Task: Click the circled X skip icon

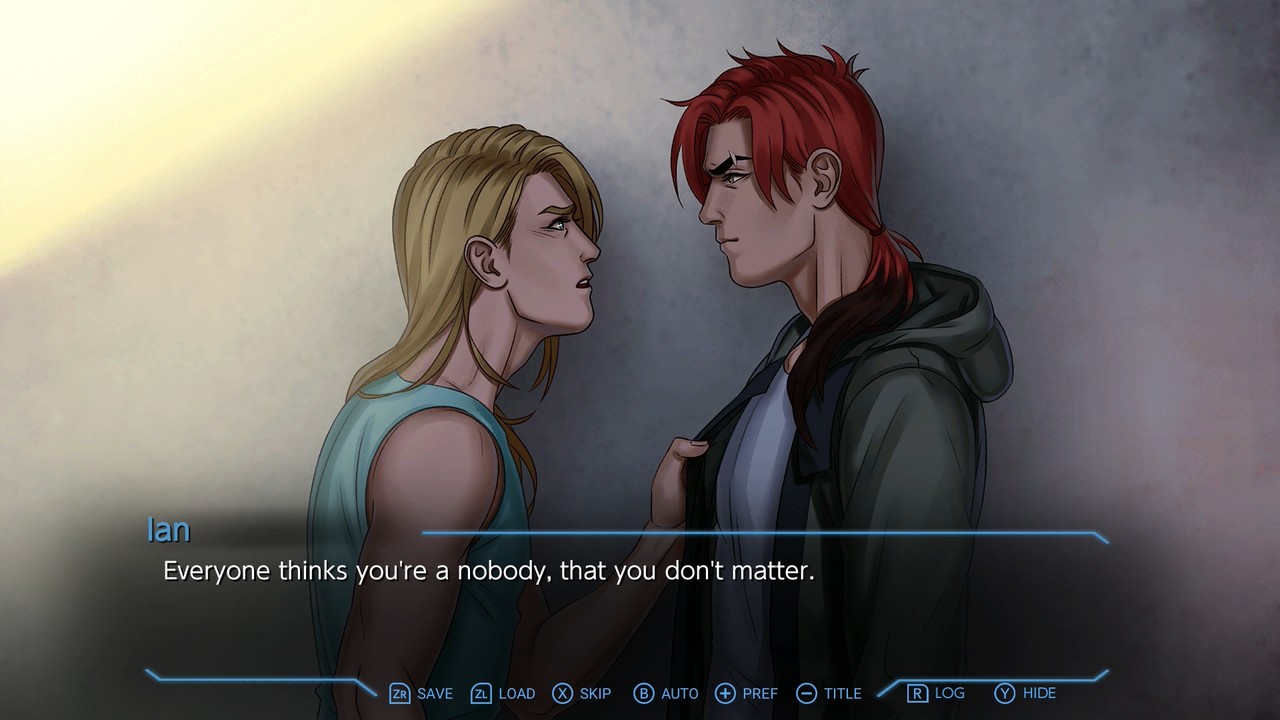Action: [560, 693]
